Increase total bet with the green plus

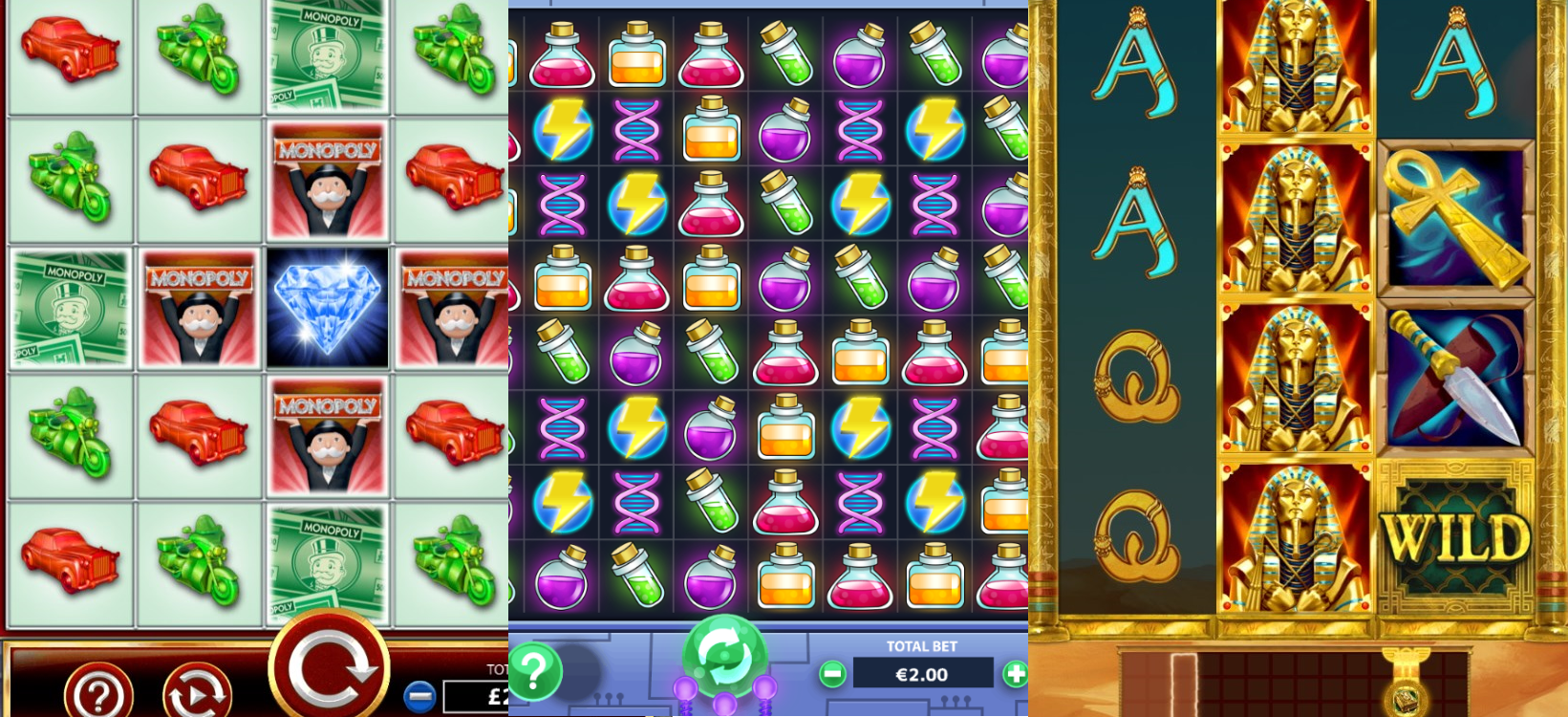[1014, 674]
